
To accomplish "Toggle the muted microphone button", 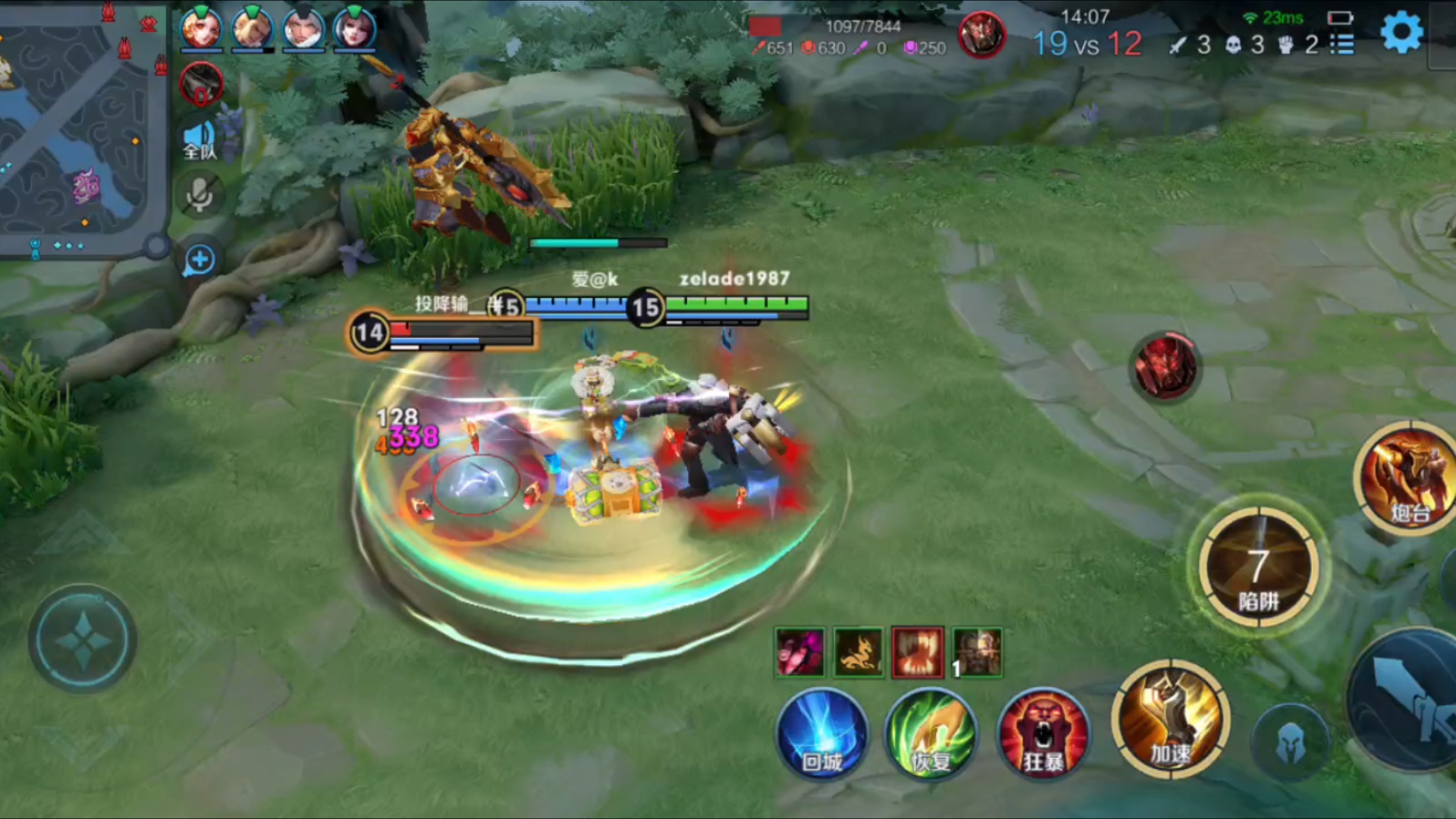I will click(200, 195).
